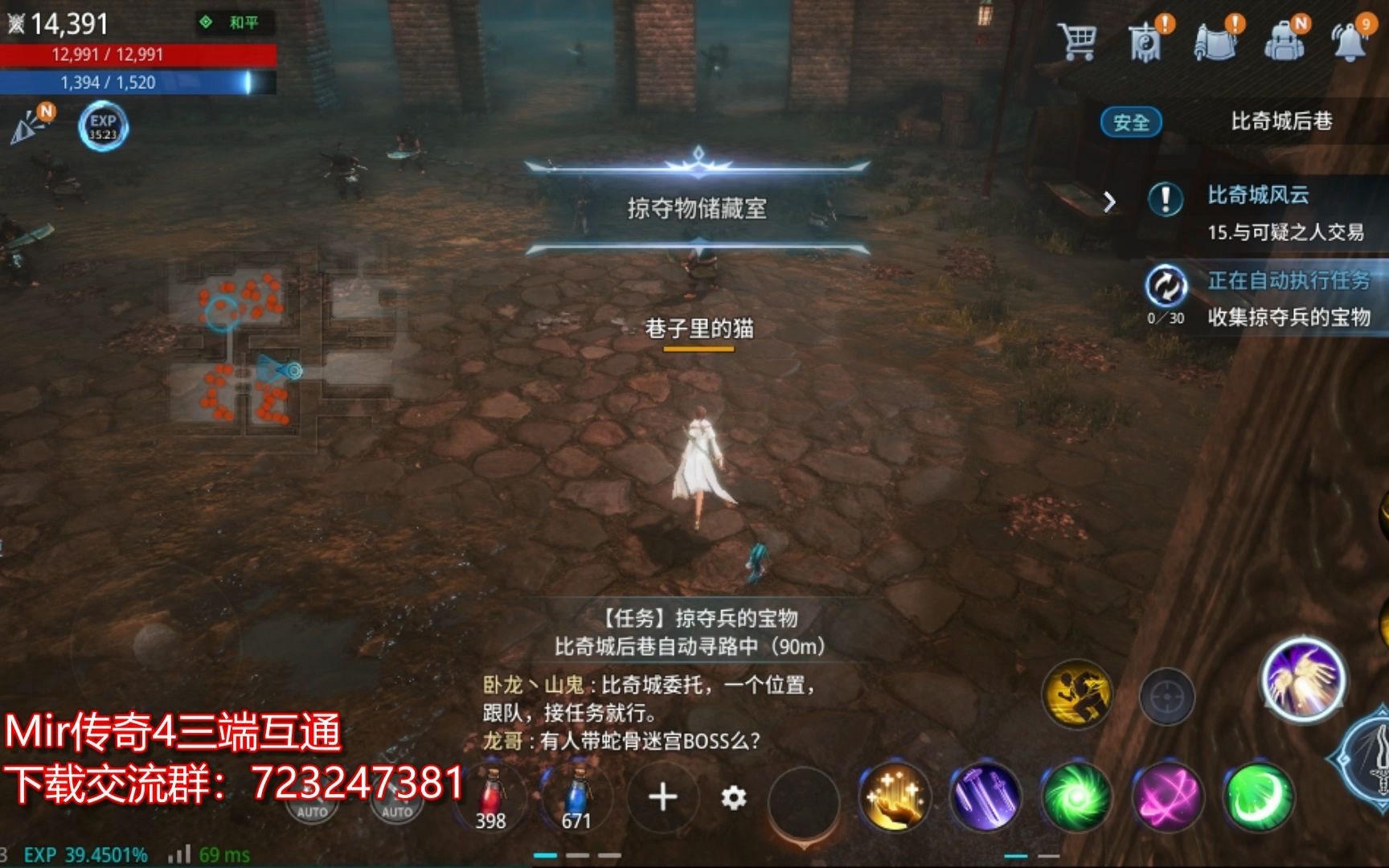The height and width of the screenshot is (868, 1389).
Task: Open the 安全 channel label
Action: pyautogui.click(x=1132, y=122)
